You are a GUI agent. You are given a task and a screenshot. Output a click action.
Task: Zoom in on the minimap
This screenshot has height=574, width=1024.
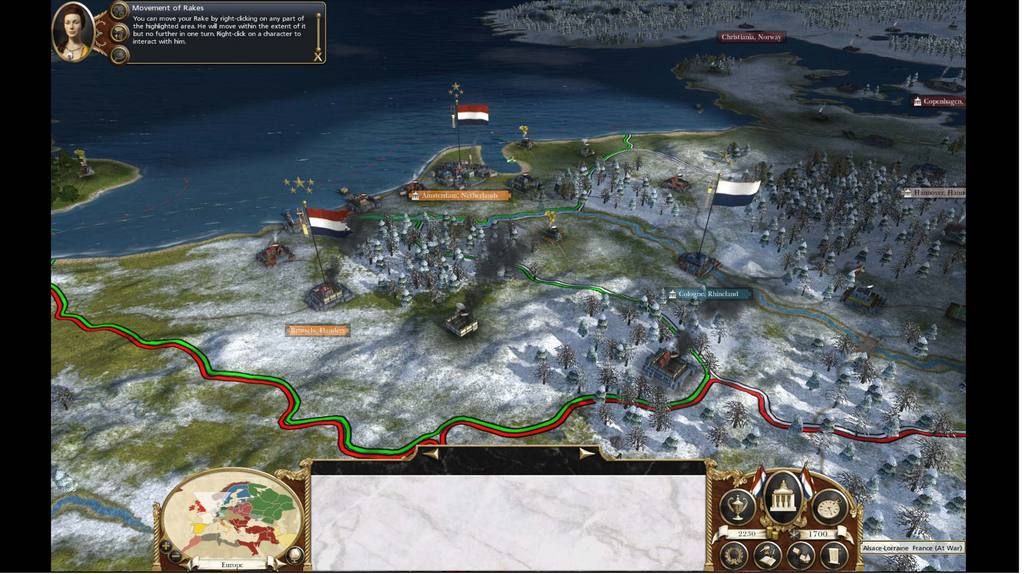point(165,547)
